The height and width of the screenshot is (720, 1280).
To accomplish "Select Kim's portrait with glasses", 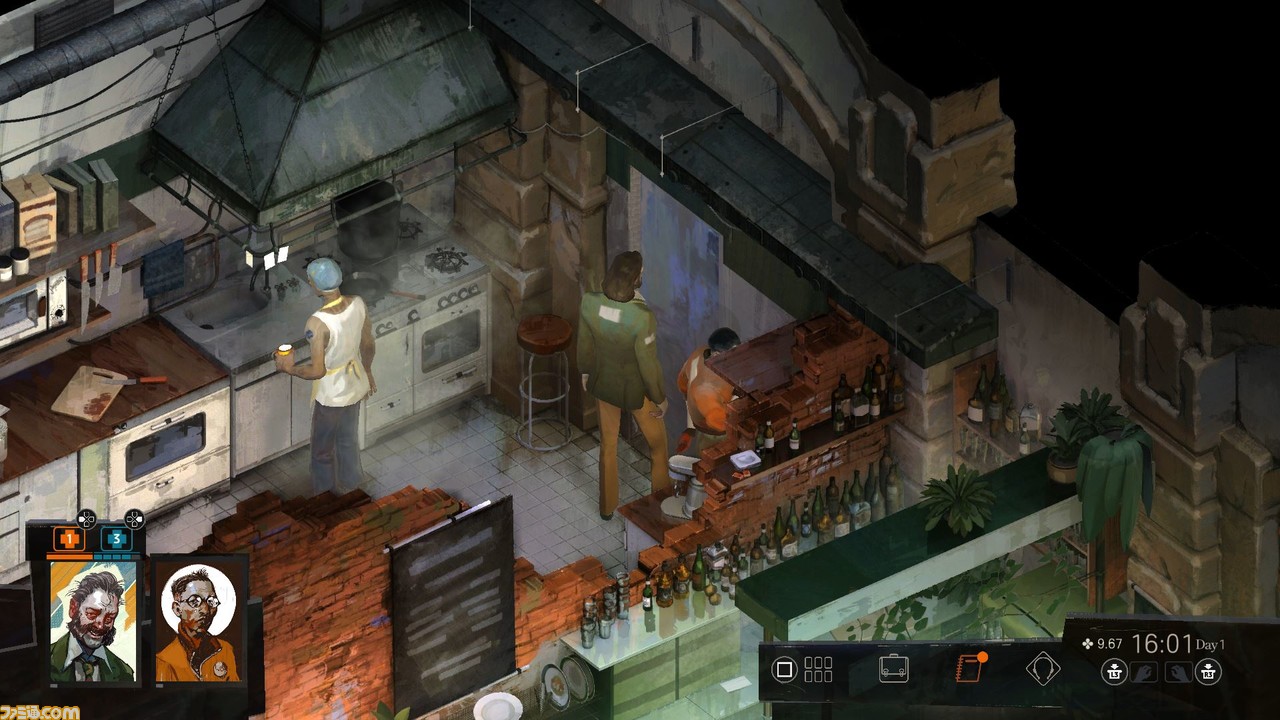I will click(x=198, y=620).
